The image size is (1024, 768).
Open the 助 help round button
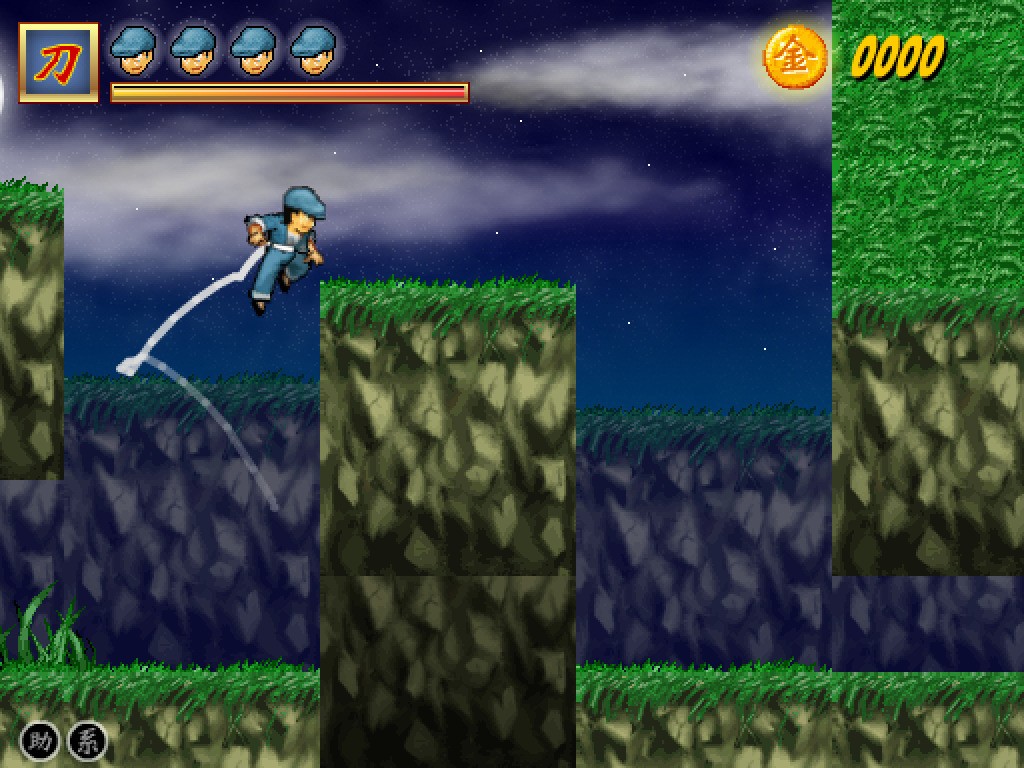(38, 741)
